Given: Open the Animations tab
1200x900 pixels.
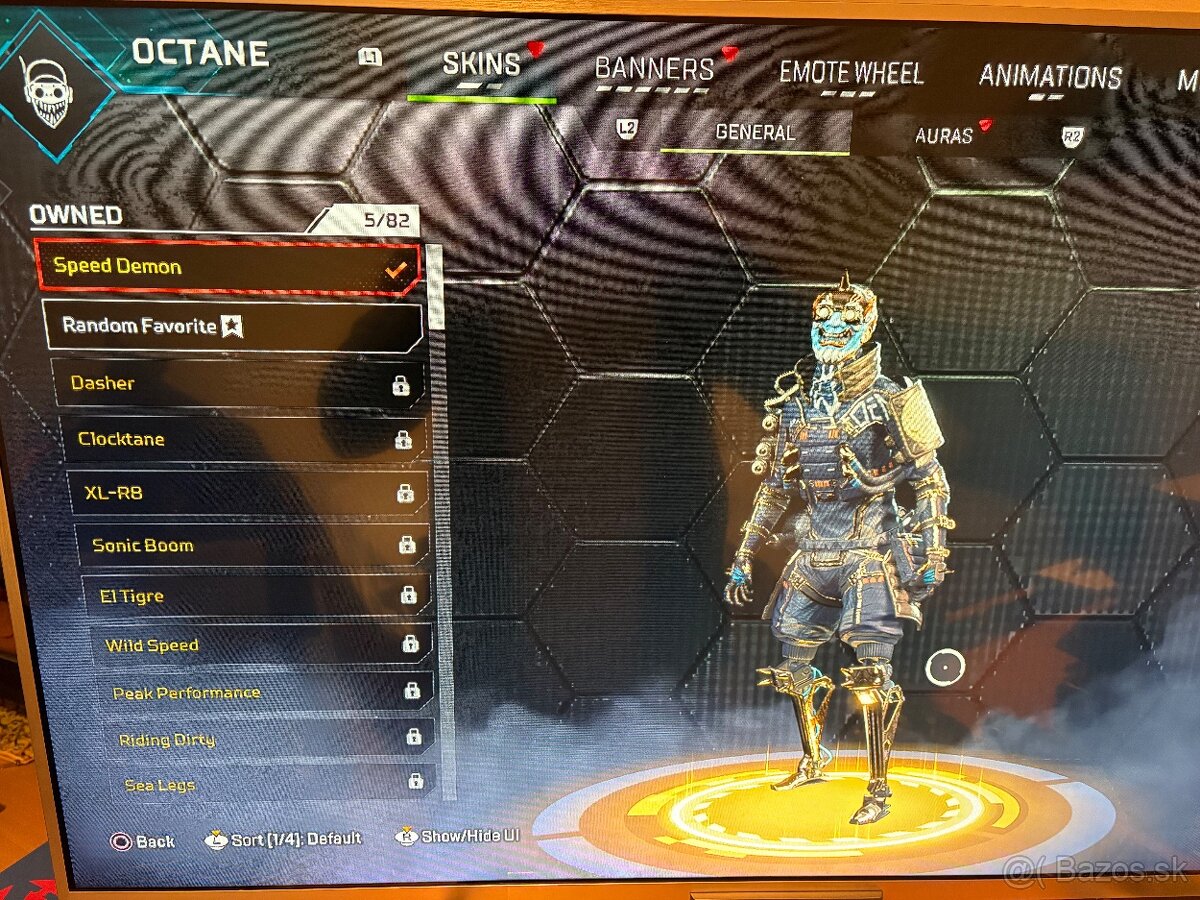Looking at the screenshot, I should pos(1050,77).
